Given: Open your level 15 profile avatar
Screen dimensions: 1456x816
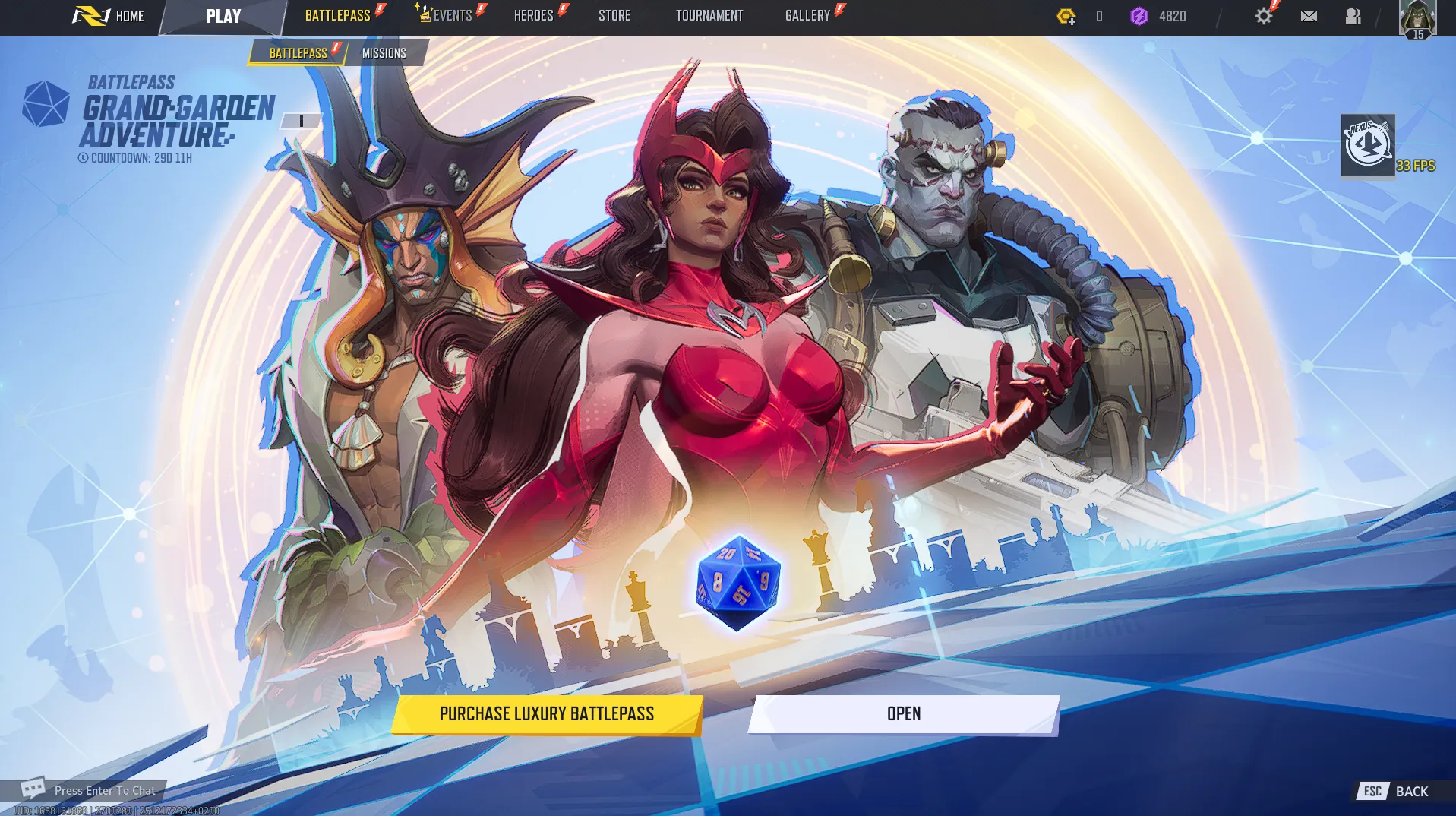Looking at the screenshot, I should pyautogui.click(x=1419, y=17).
